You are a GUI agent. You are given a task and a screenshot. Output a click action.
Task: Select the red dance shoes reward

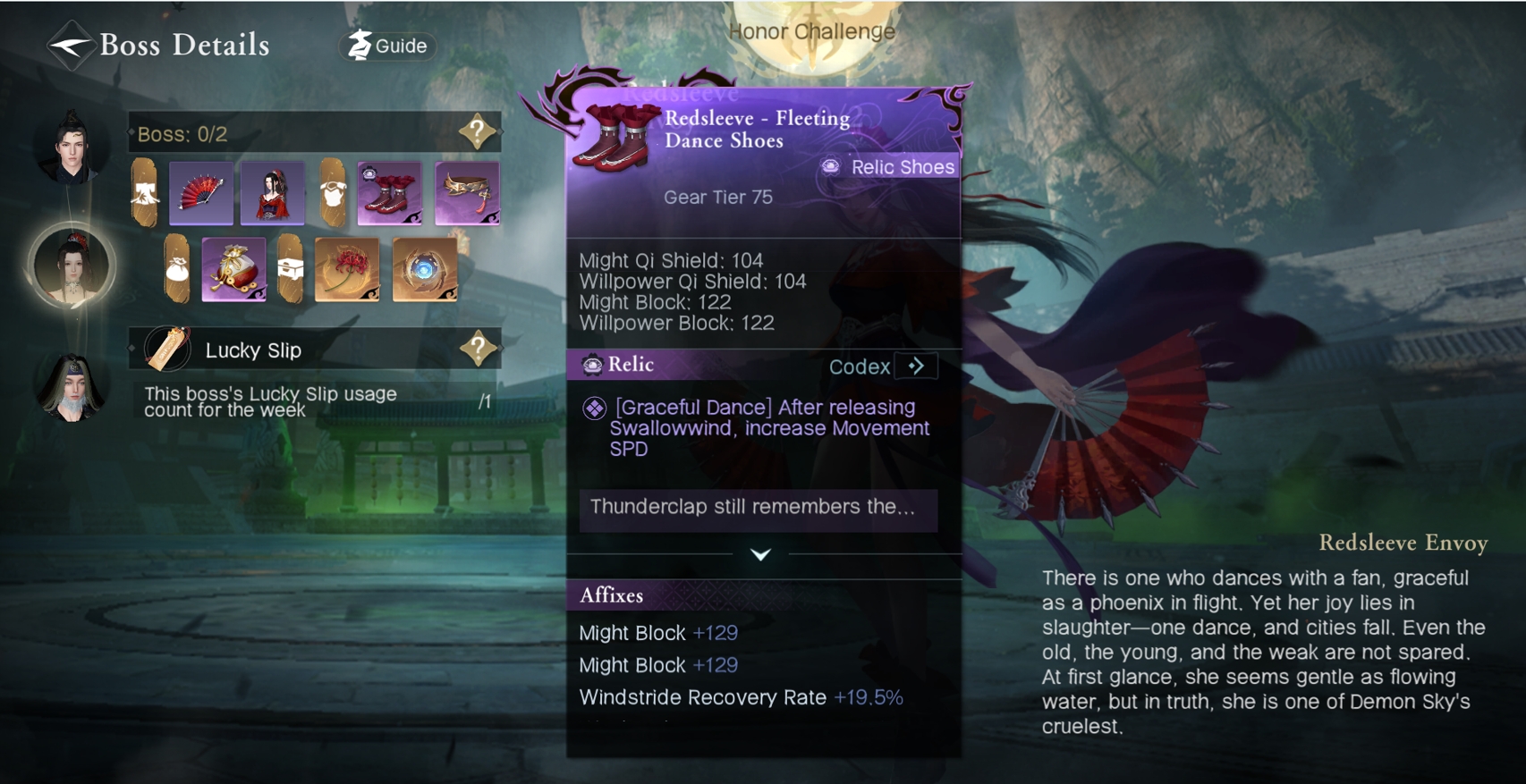(389, 192)
